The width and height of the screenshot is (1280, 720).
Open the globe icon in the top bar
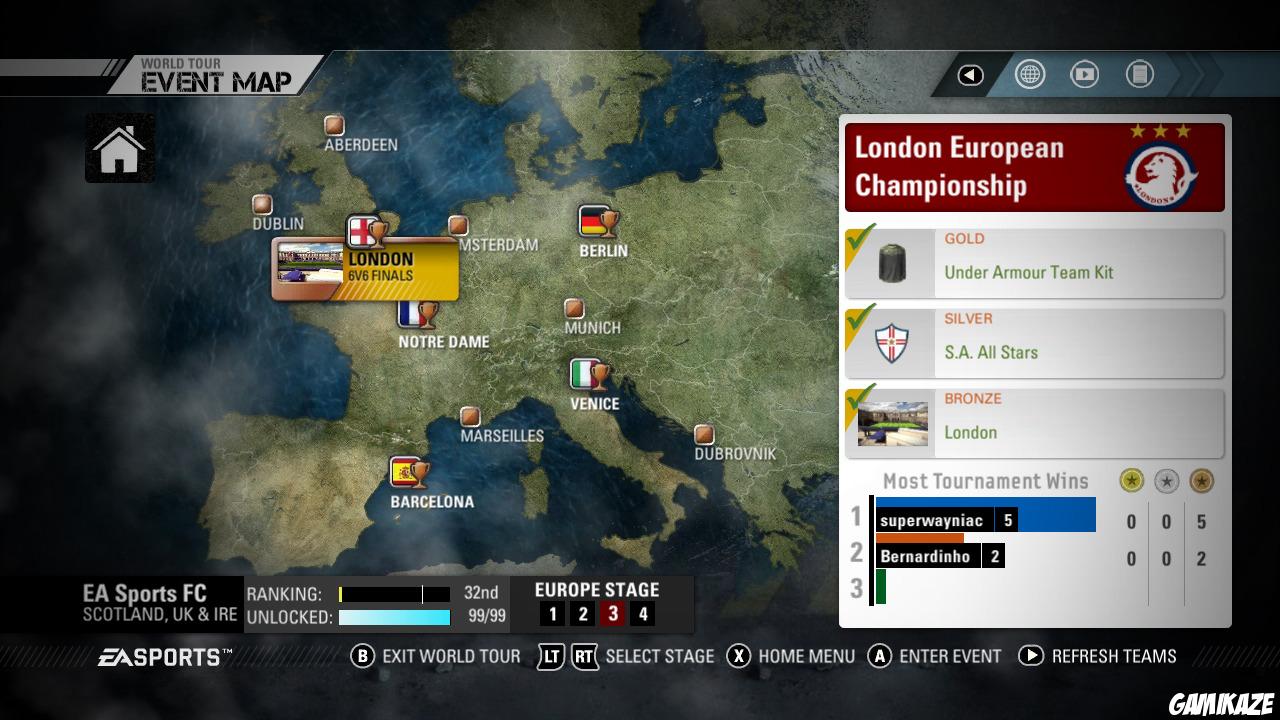[1029, 72]
